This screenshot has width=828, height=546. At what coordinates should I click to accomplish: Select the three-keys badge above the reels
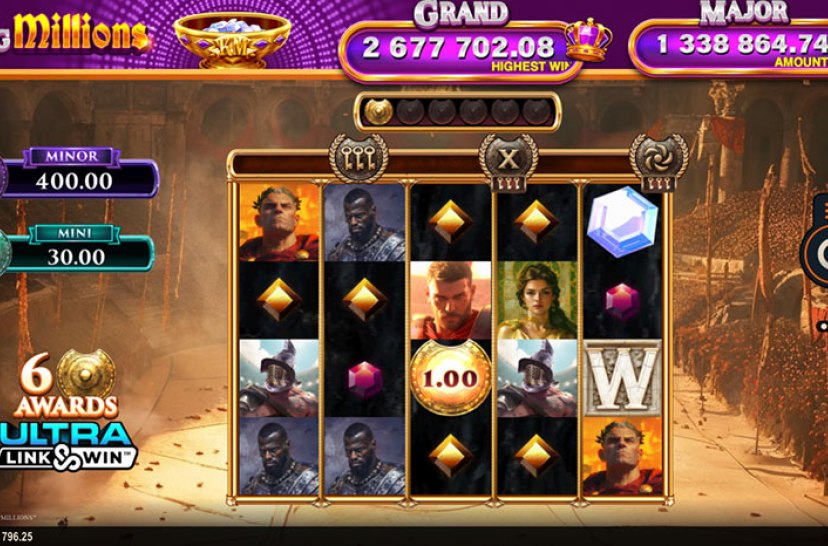coord(358,158)
